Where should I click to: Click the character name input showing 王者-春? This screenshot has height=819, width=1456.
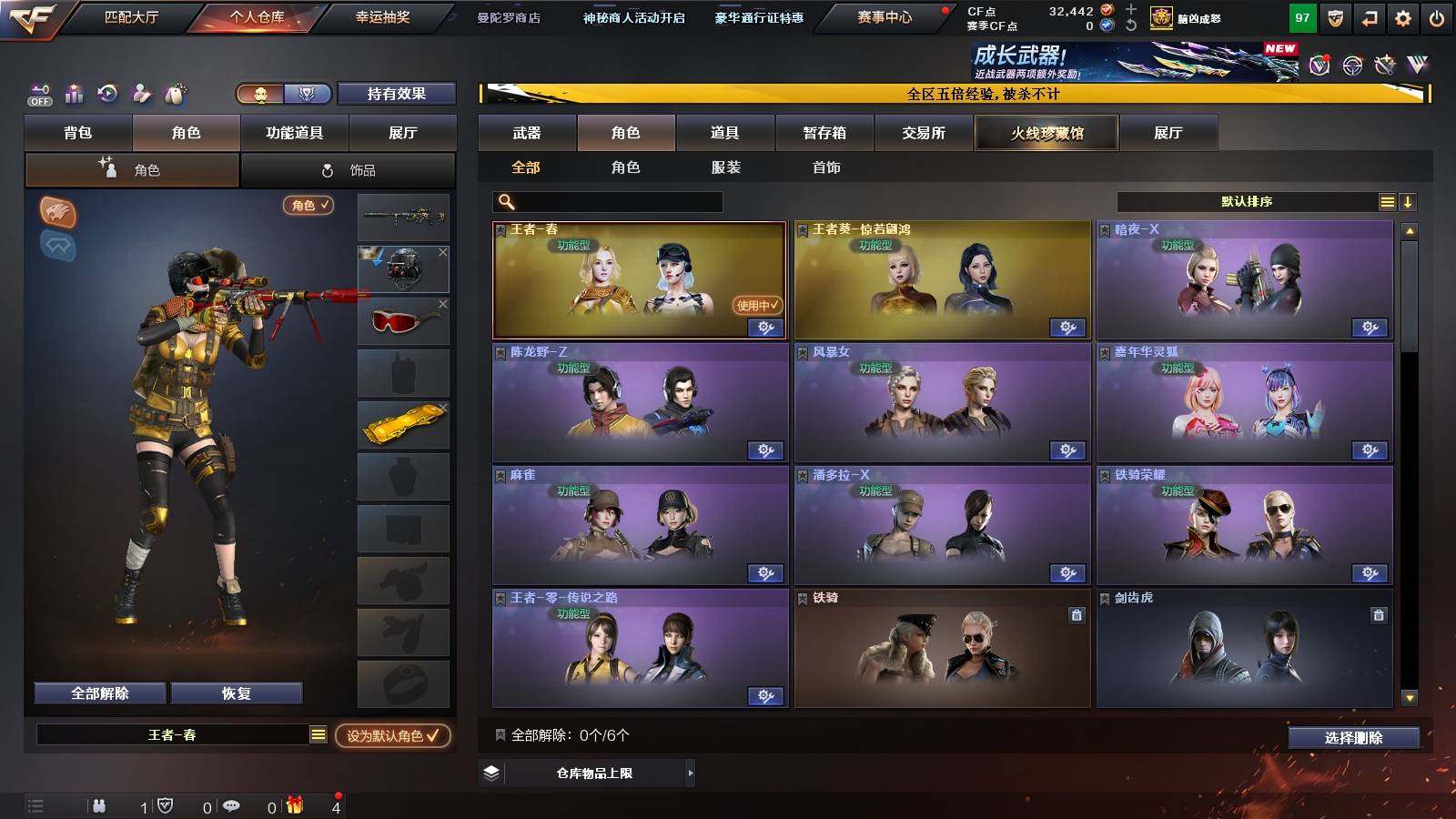click(x=173, y=735)
